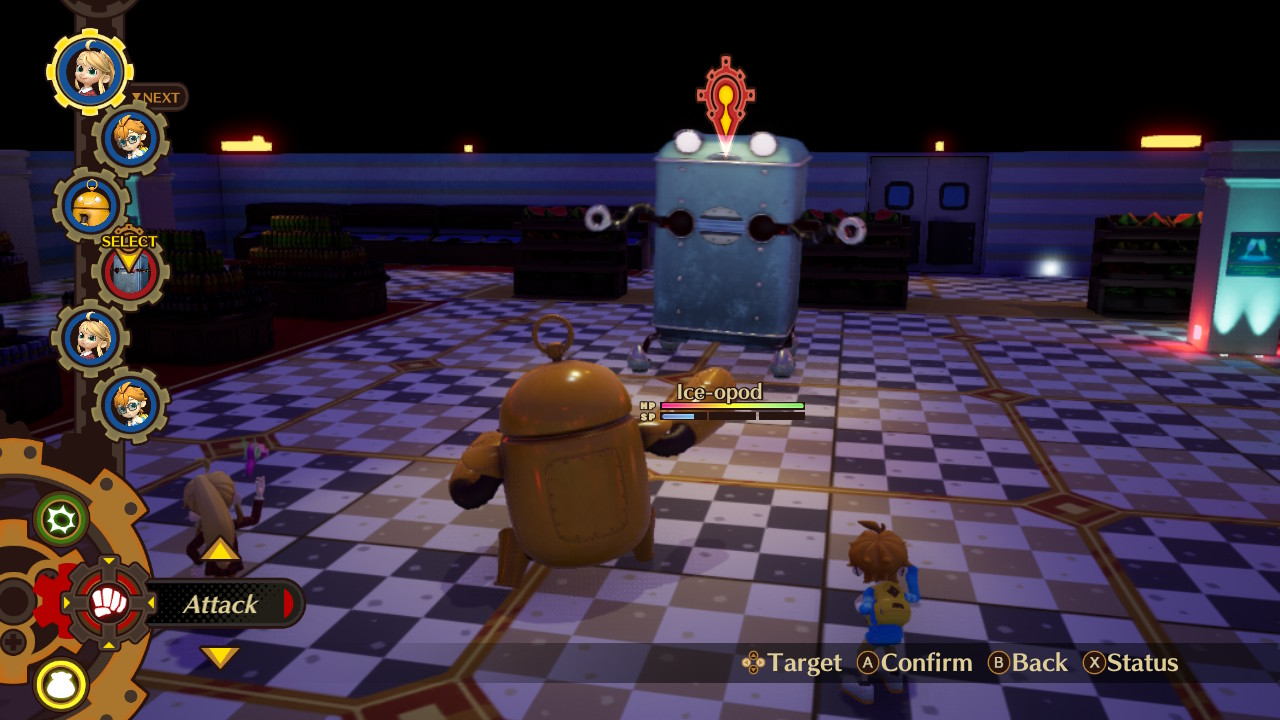
Task: Choose the green burst skill icon
Action: click(61, 518)
